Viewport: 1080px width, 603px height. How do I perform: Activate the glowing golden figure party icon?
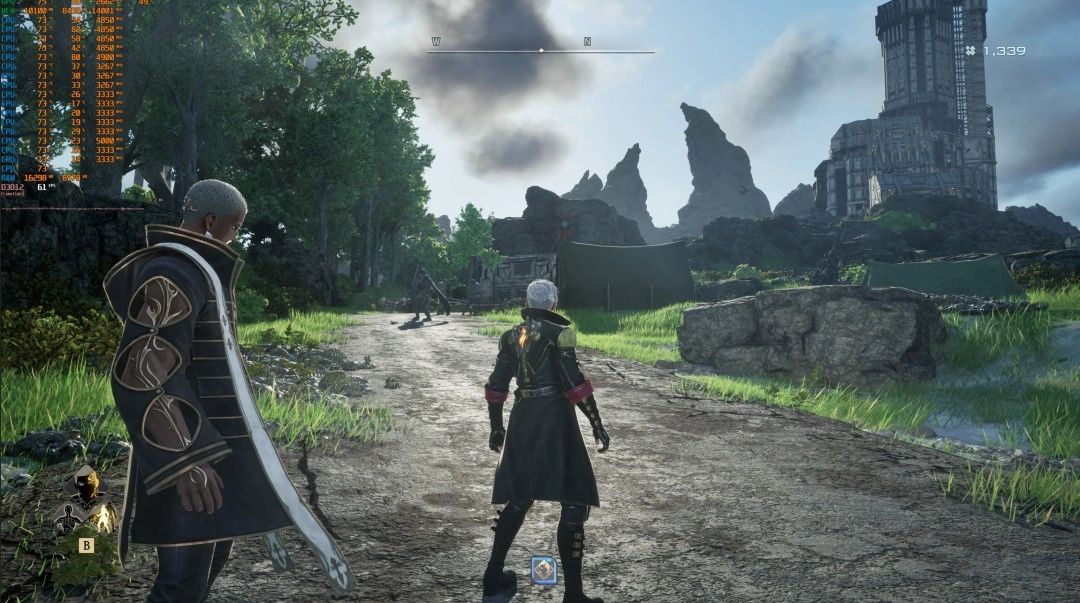[103, 517]
